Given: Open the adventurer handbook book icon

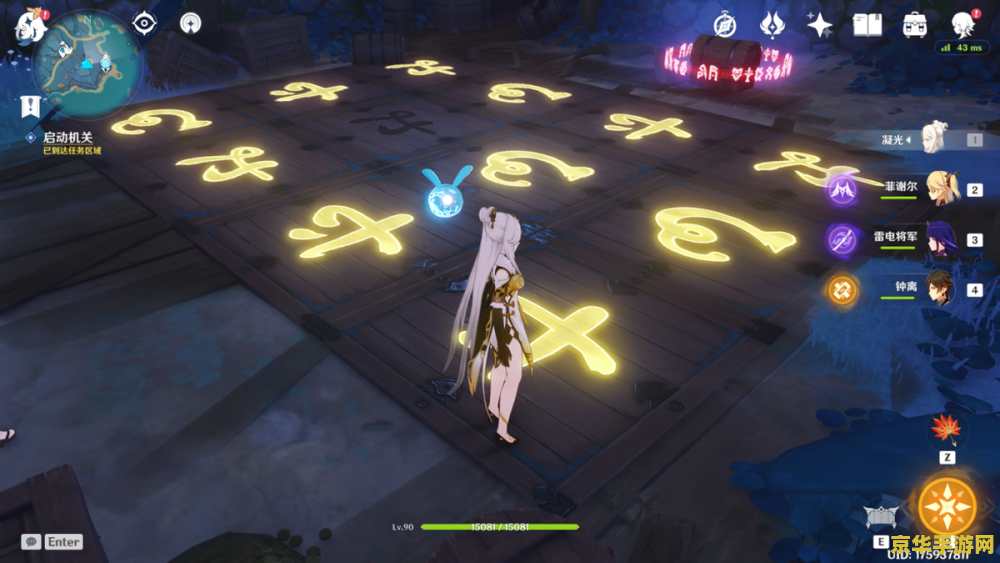Looking at the screenshot, I should (x=867, y=25).
